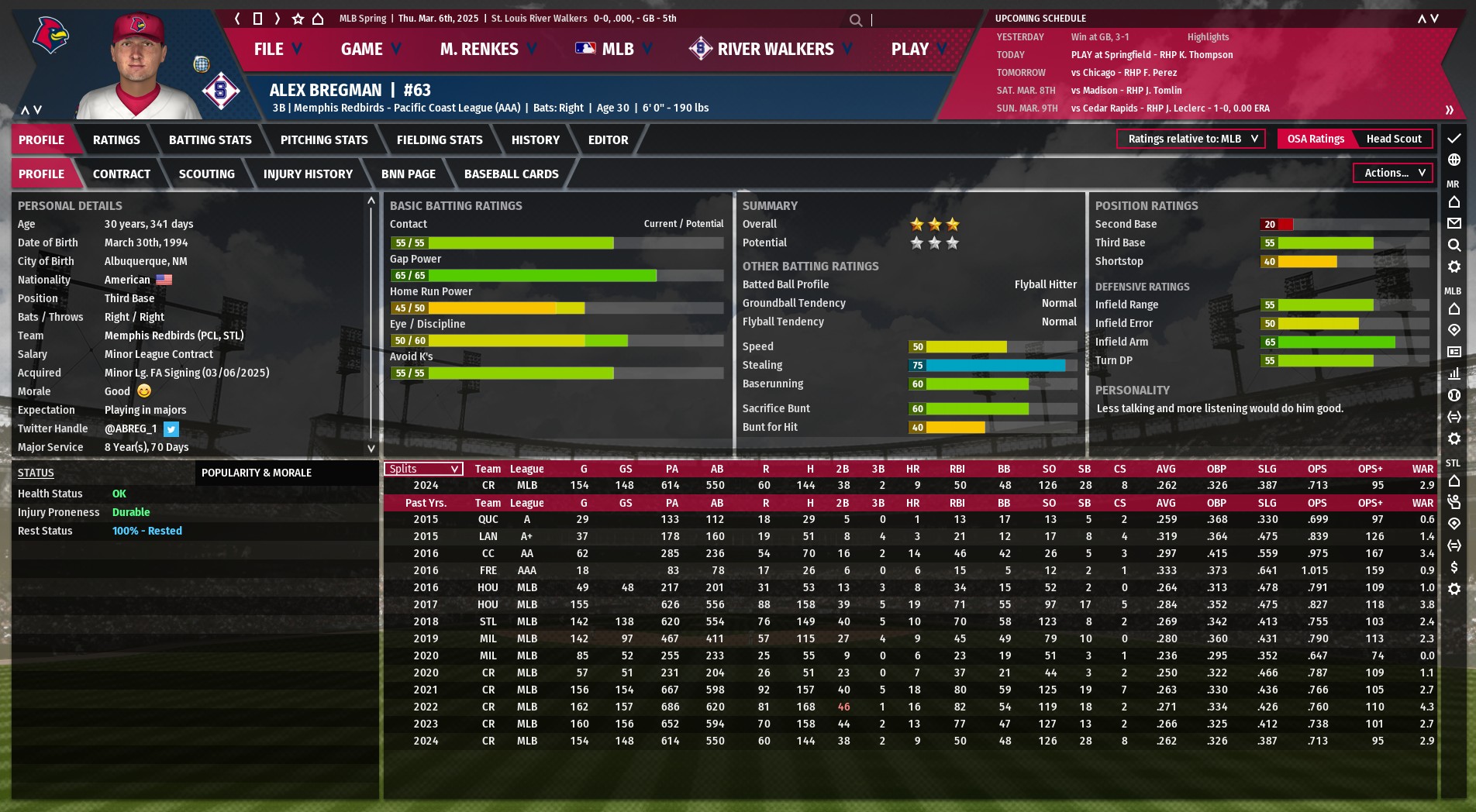
Task: Open the Splits dropdown in stats table
Action: click(x=423, y=469)
